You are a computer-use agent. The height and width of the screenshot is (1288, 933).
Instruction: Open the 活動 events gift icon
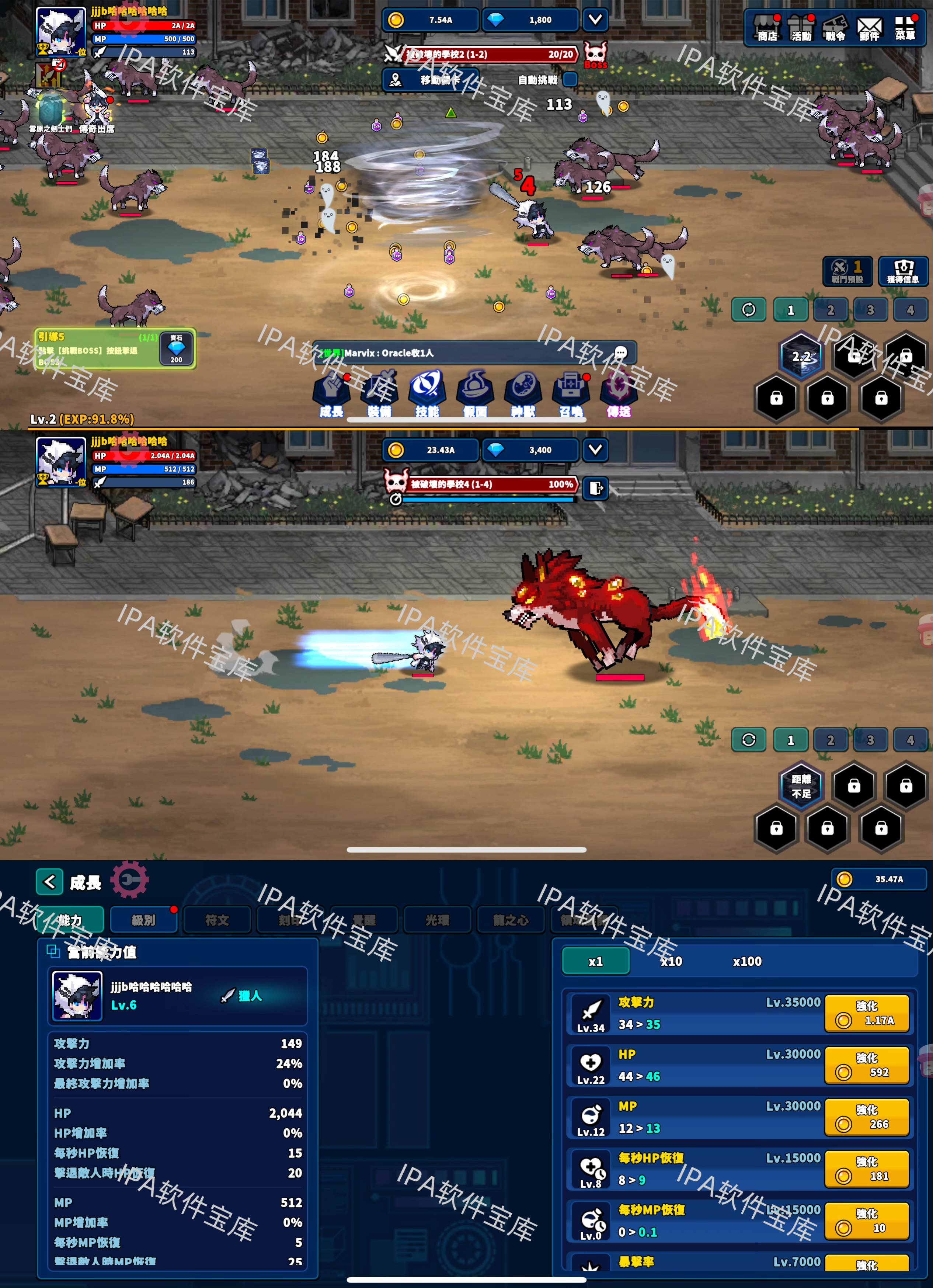pos(801,28)
